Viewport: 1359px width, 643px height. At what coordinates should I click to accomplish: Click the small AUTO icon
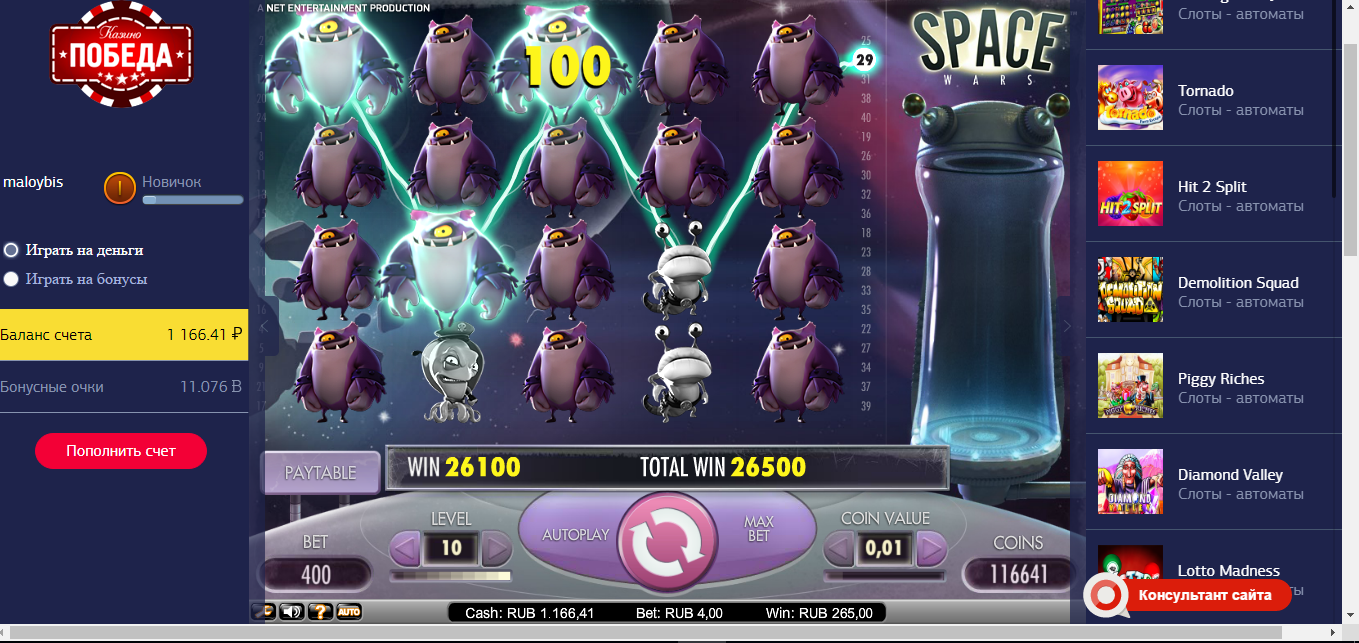(348, 611)
